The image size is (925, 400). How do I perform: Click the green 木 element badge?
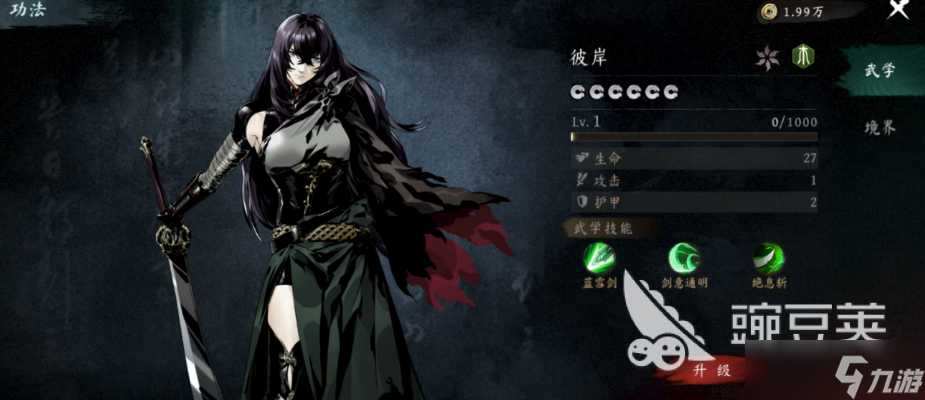tap(802, 56)
